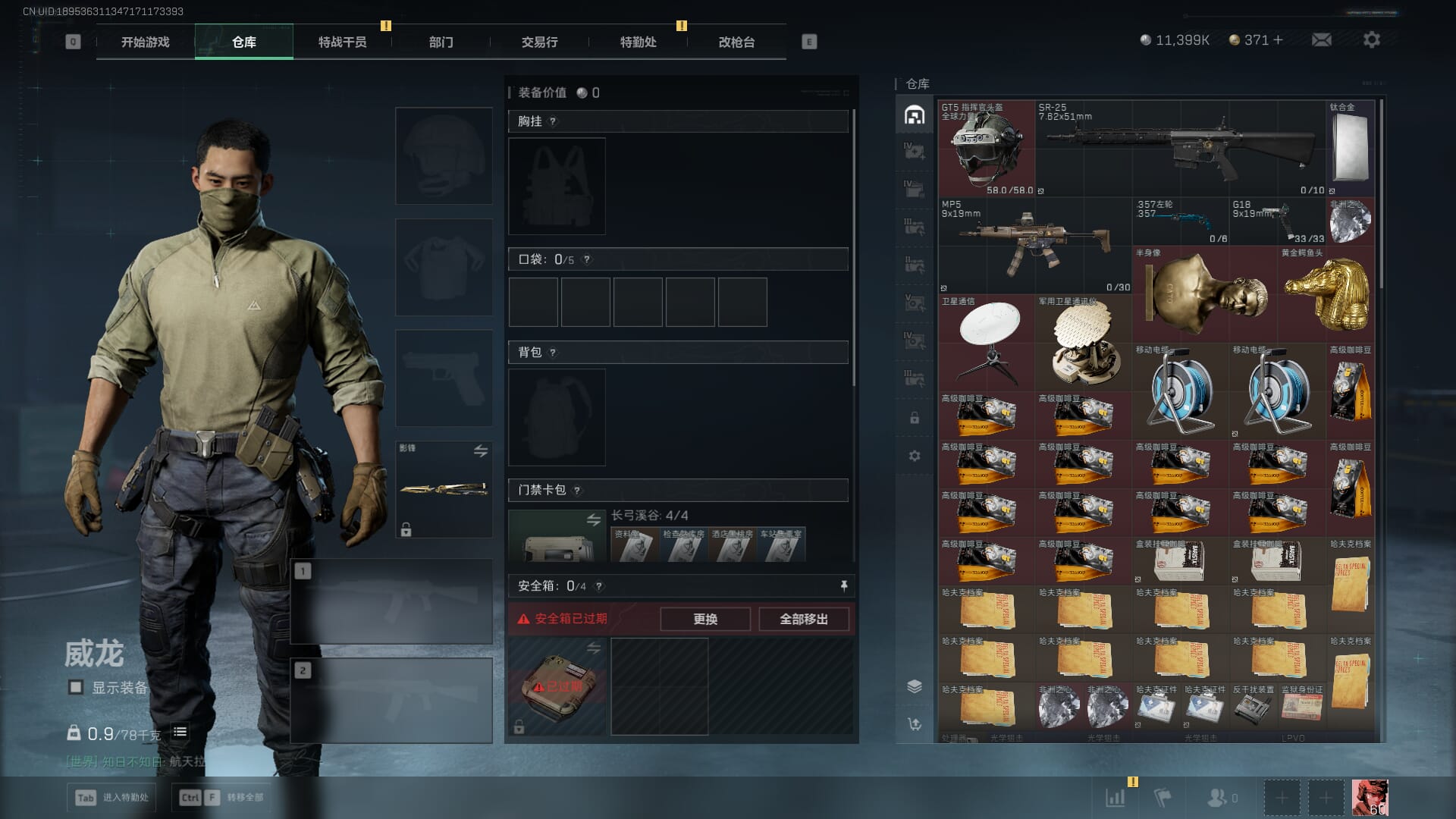
Task: Open the 开始游戏 tab
Action: (x=145, y=42)
